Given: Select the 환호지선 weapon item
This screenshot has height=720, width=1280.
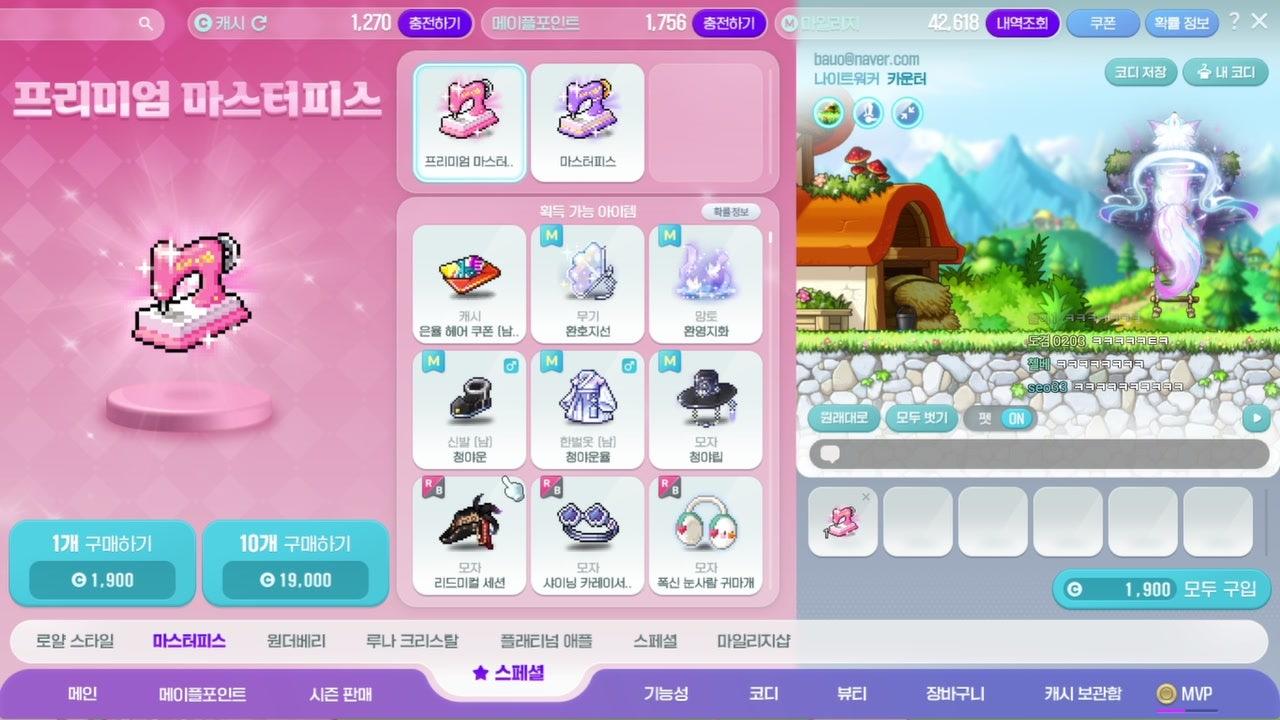Looking at the screenshot, I should tap(587, 284).
